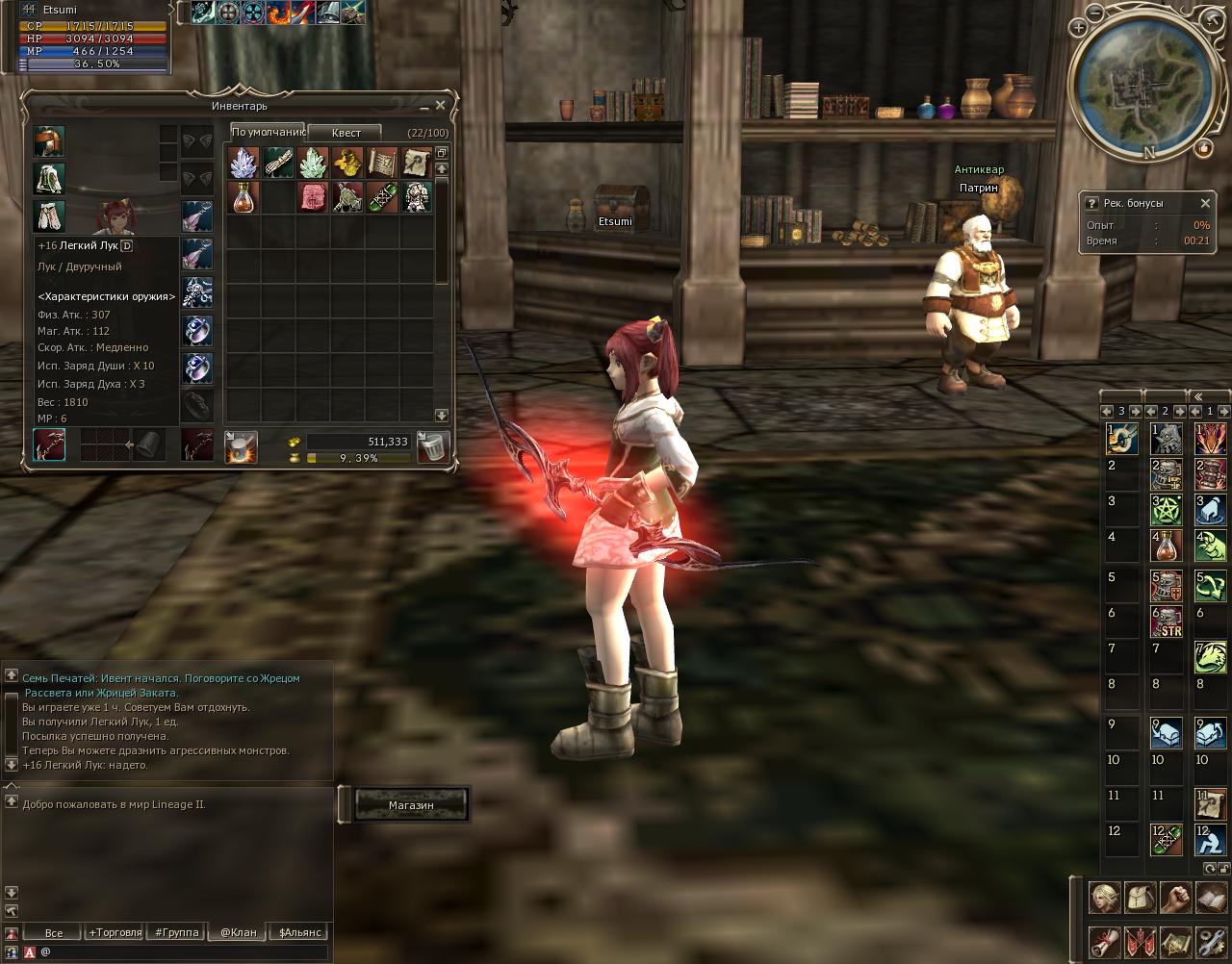Open the backpack inventory menu icon
Screen dimensions: 1232x964
pyautogui.click(x=1139, y=897)
